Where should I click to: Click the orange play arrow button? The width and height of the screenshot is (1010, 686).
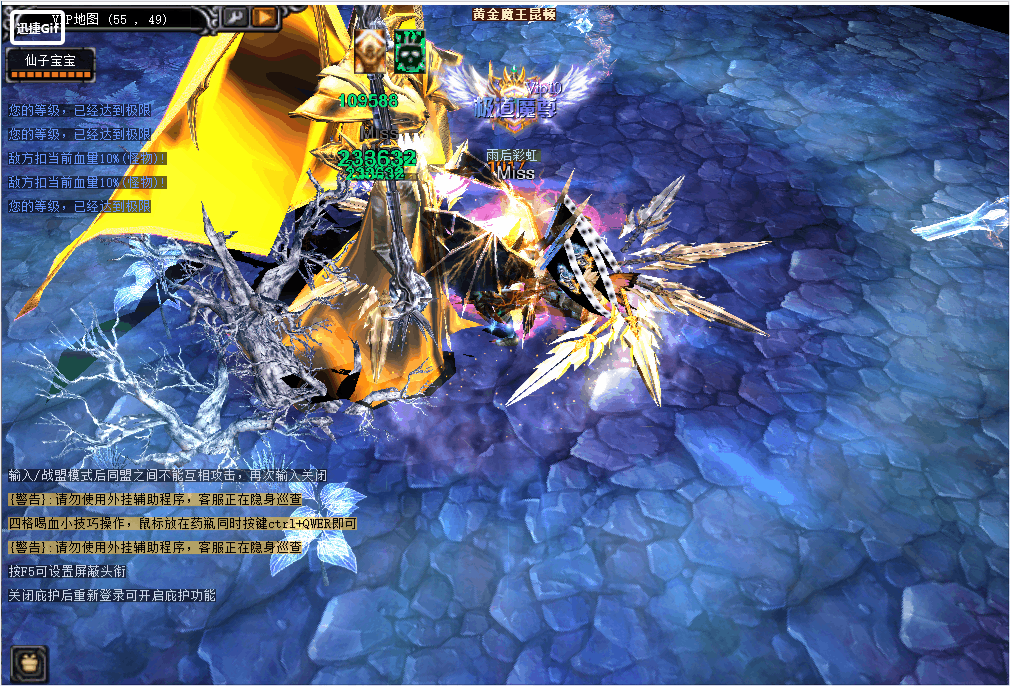(x=264, y=17)
